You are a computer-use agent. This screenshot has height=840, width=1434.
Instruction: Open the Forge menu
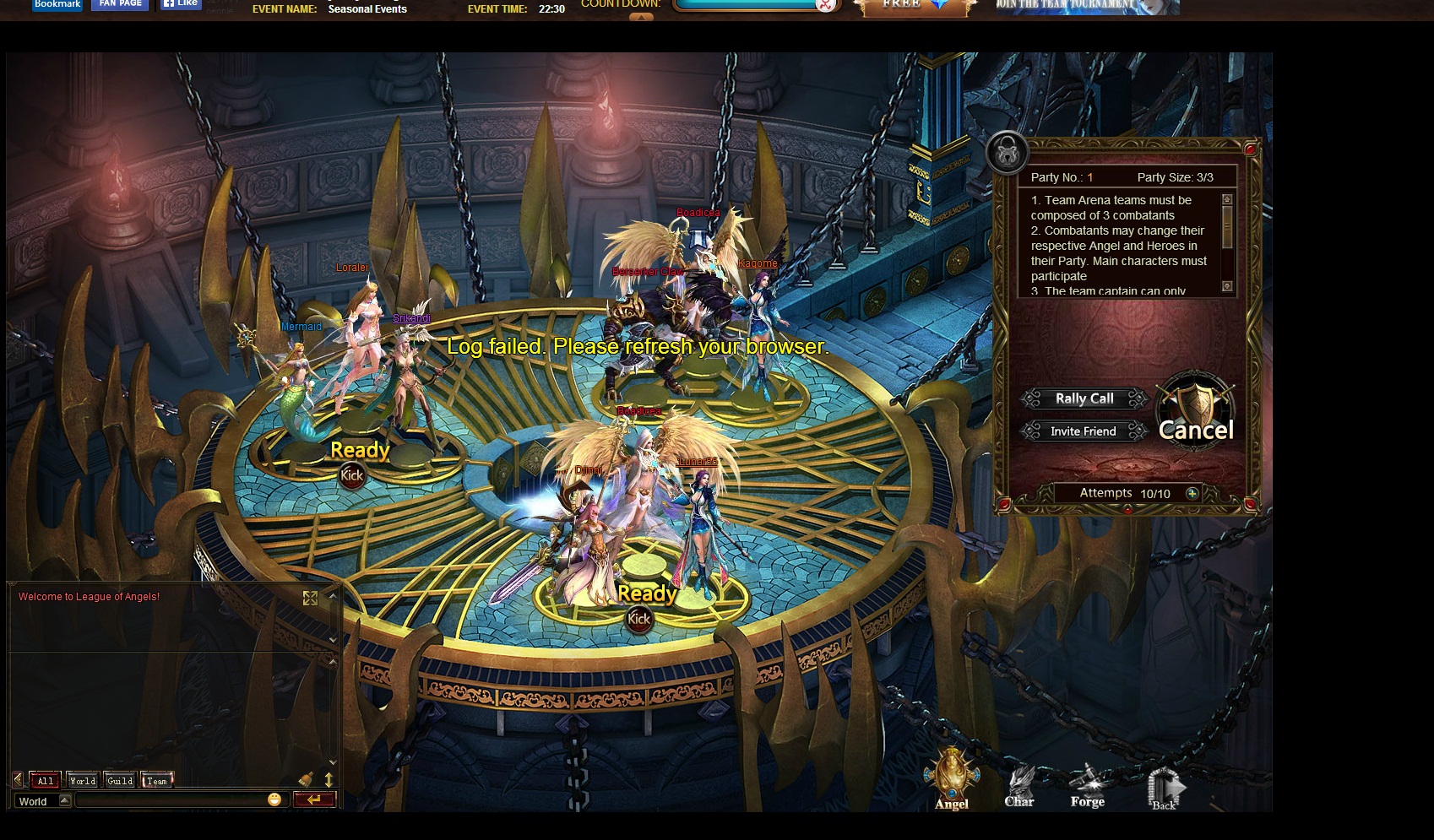click(1087, 786)
